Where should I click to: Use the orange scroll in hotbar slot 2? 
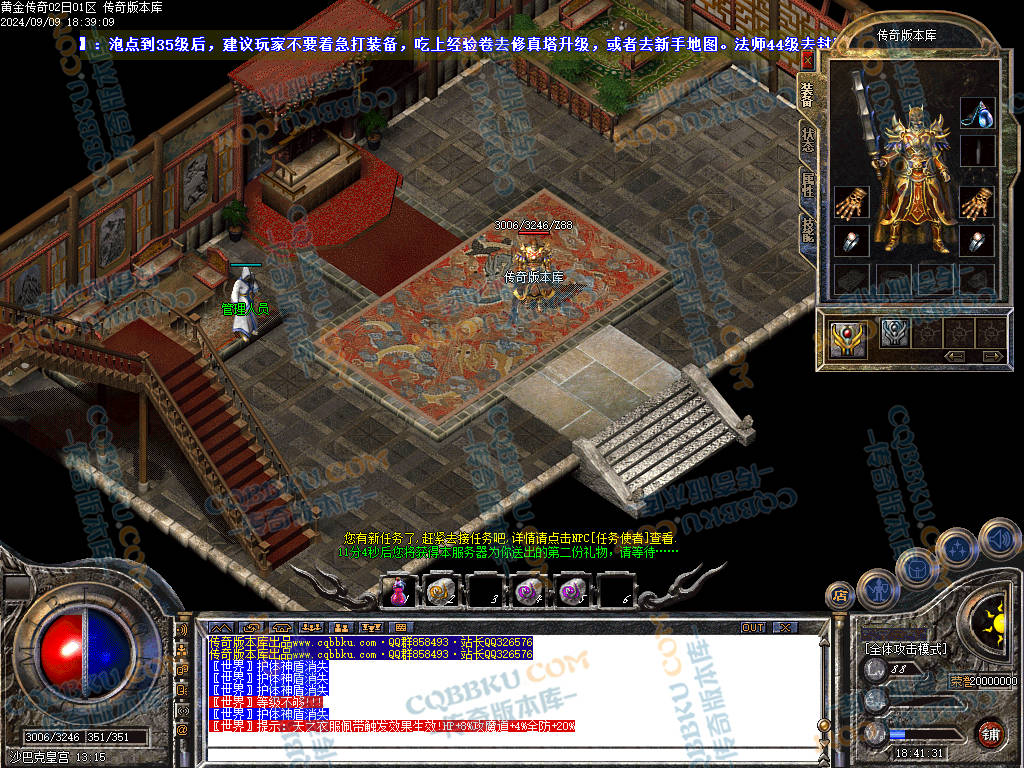point(440,592)
